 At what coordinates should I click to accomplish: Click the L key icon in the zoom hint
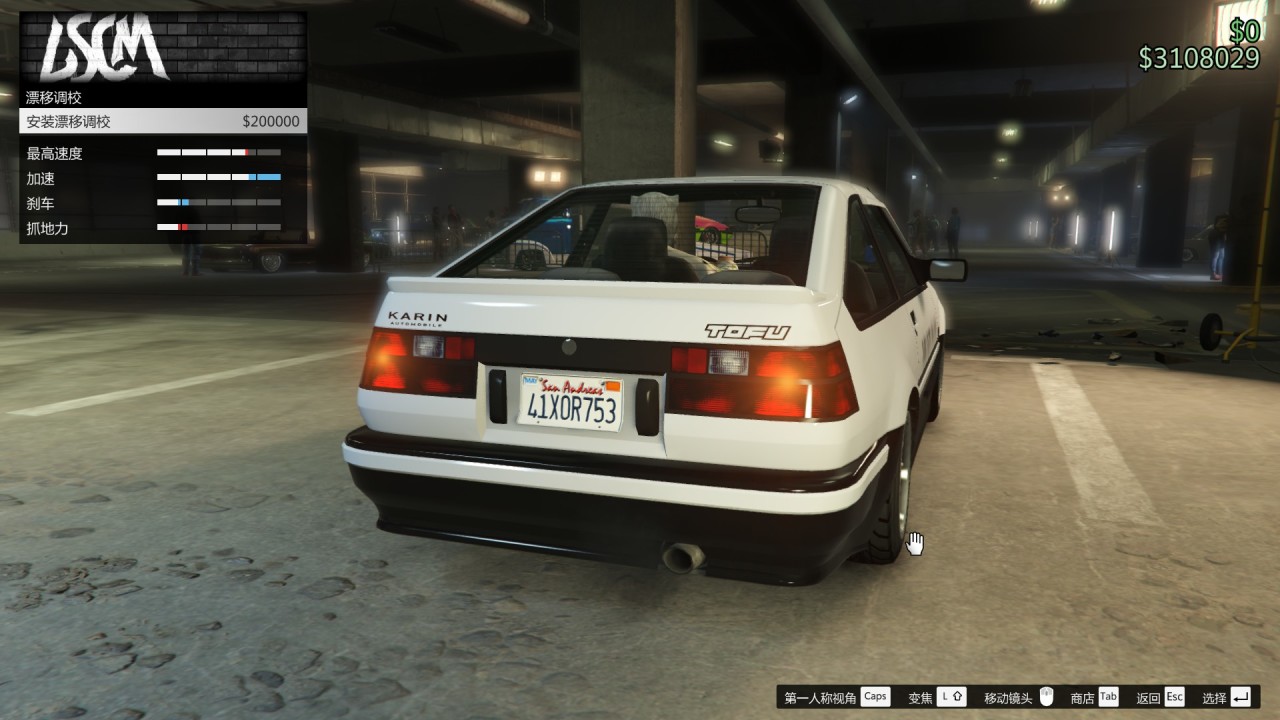[943, 696]
